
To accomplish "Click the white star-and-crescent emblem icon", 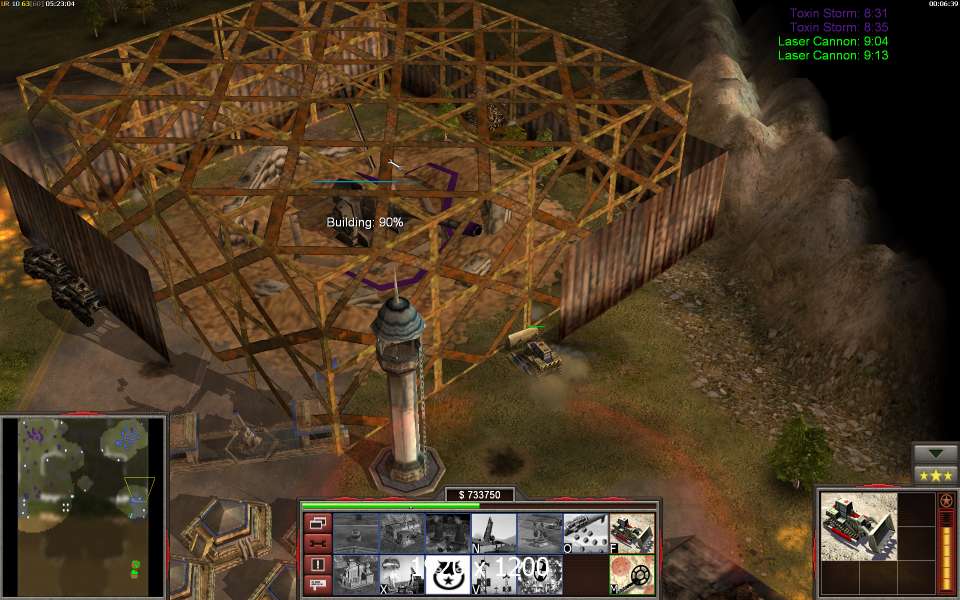I will pyautogui.click(x=447, y=574).
